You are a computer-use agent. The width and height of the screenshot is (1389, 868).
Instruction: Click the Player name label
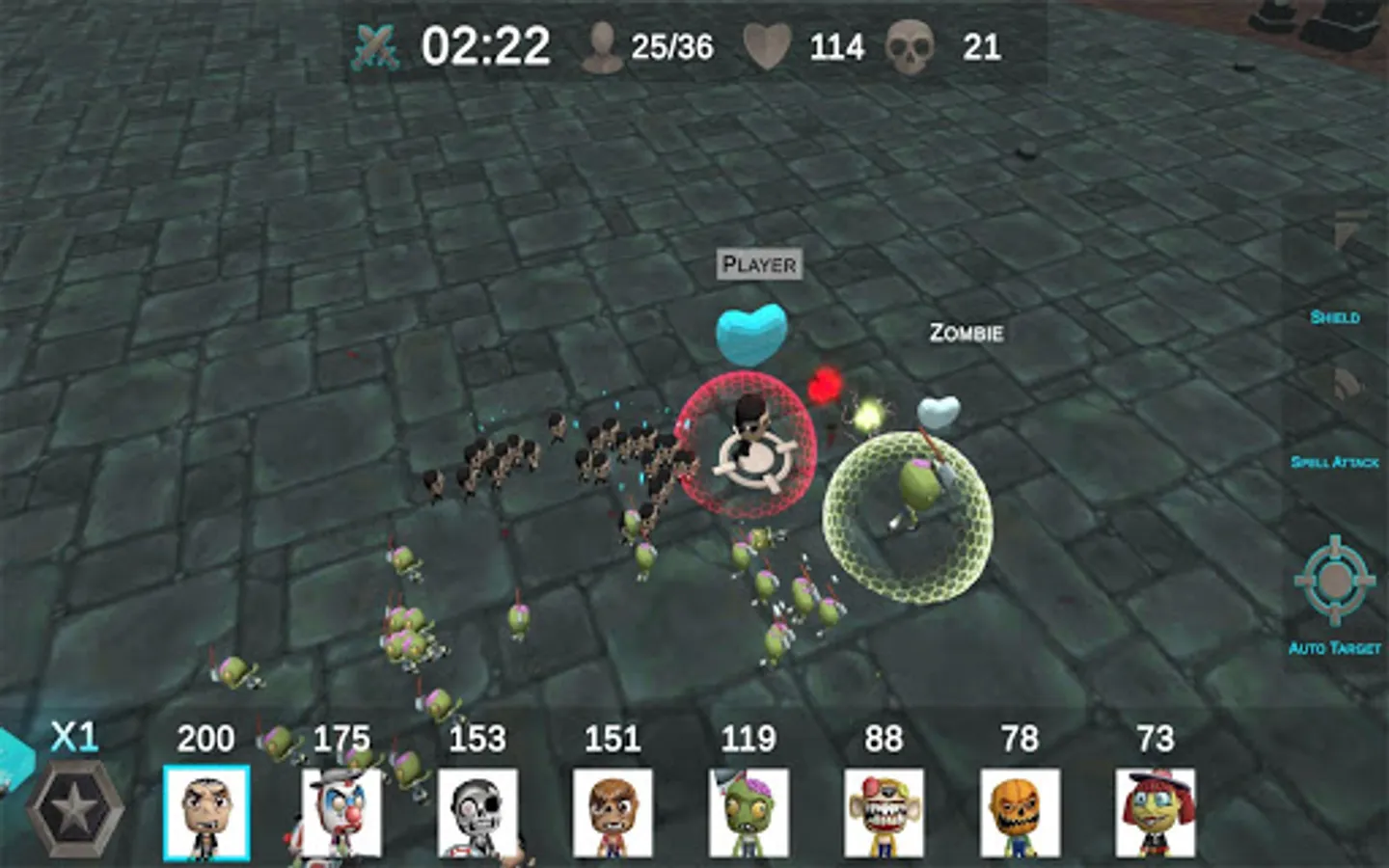click(x=759, y=264)
